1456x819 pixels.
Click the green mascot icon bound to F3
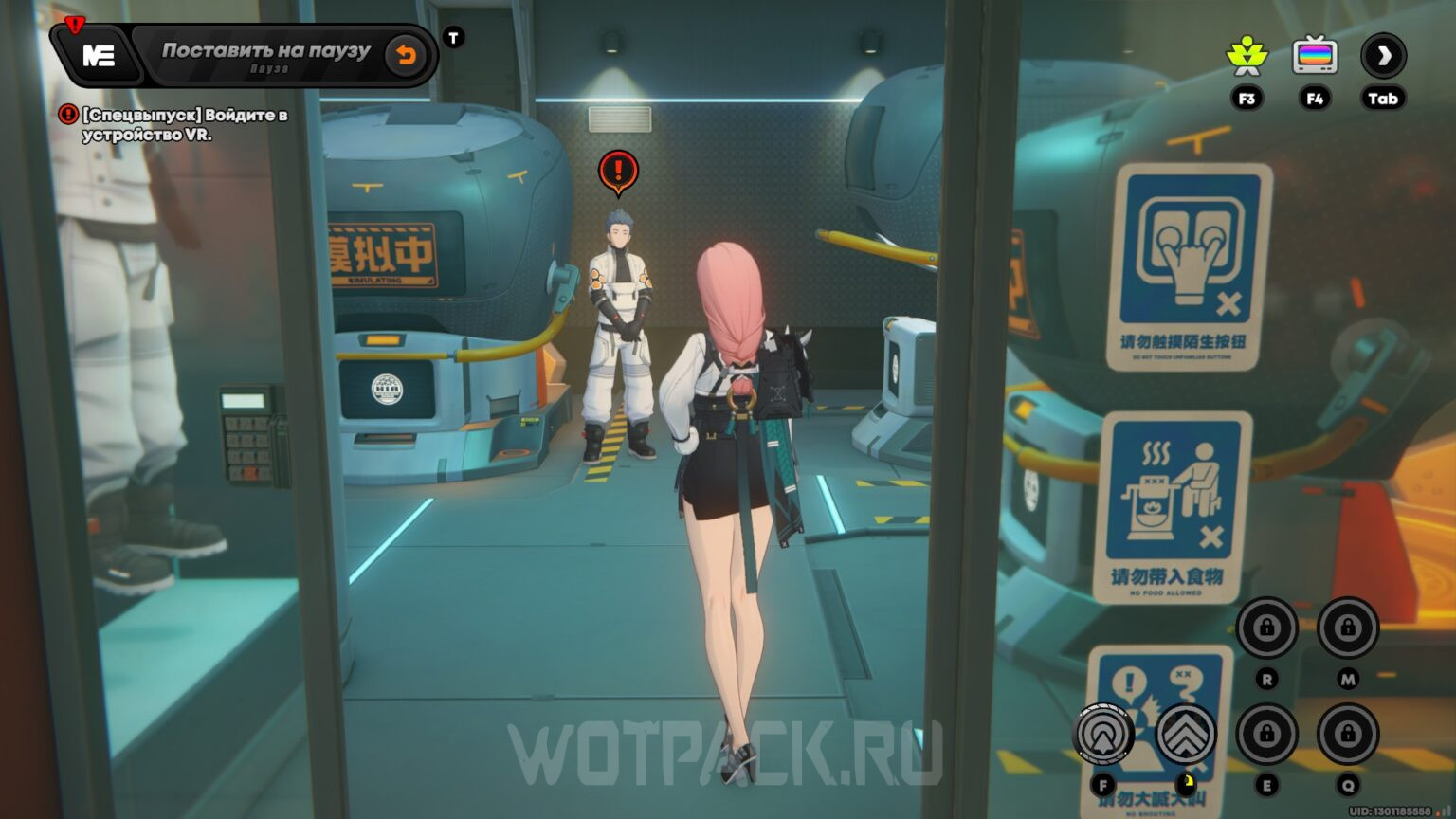[x=1248, y=55]
